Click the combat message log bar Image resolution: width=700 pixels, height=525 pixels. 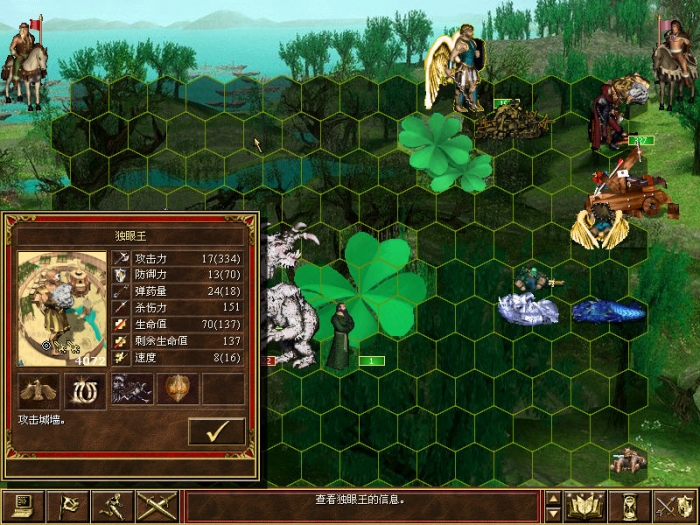pyautogui.click(x=364, y=499)
